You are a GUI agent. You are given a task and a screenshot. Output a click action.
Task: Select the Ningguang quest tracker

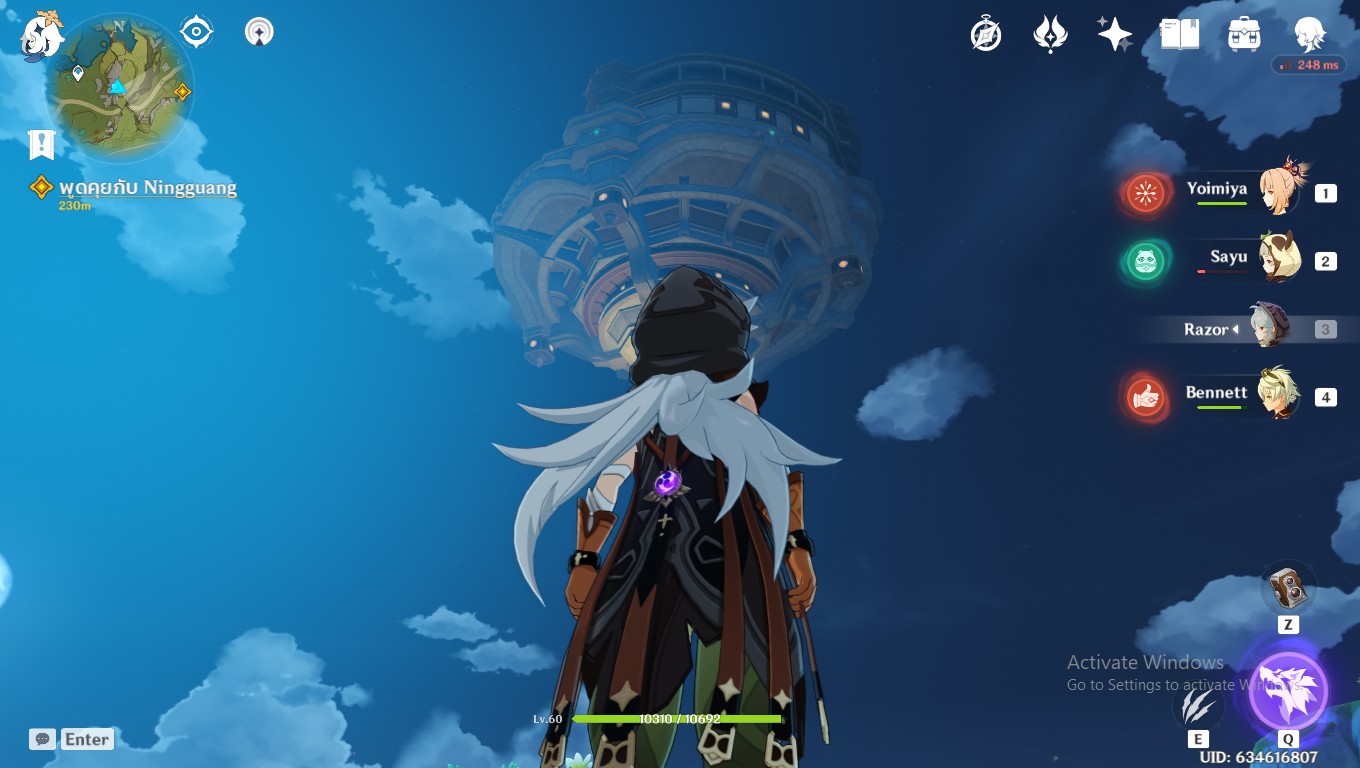click(x=147, y=187)
